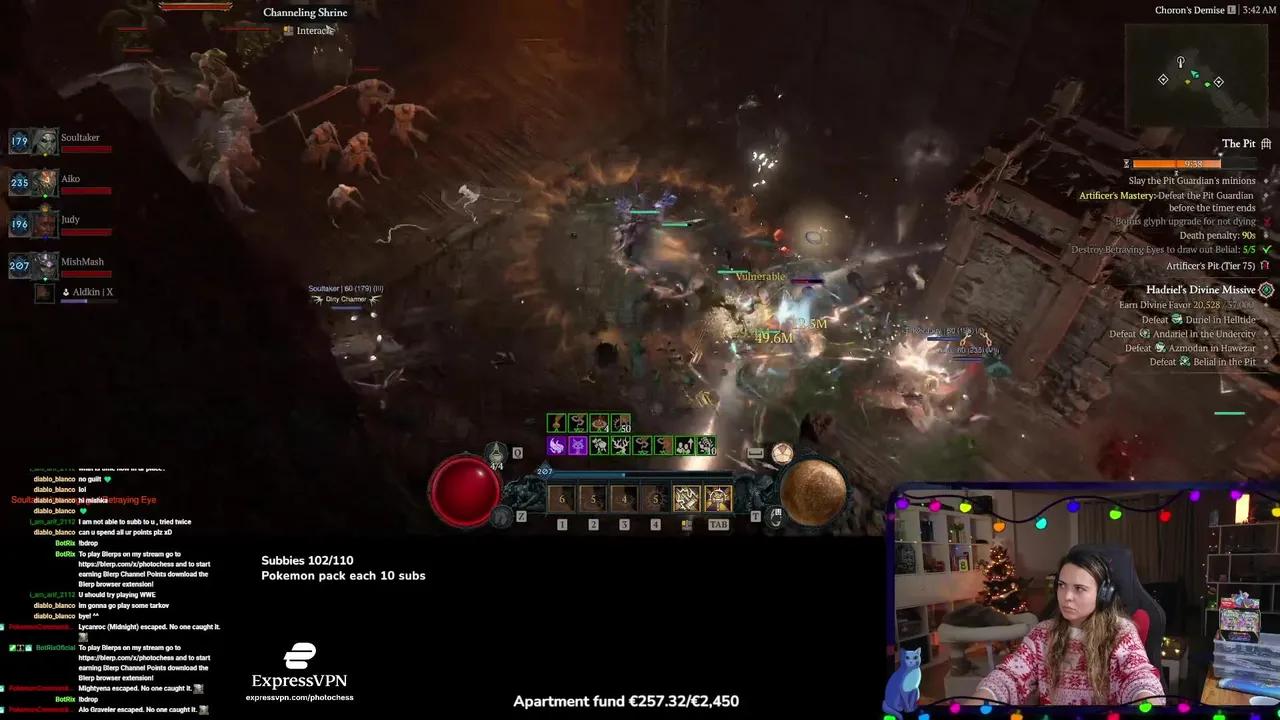Select MishMash's party portrait
Image resolution: width=1280 pixels, height=720 pixels.
46,266
